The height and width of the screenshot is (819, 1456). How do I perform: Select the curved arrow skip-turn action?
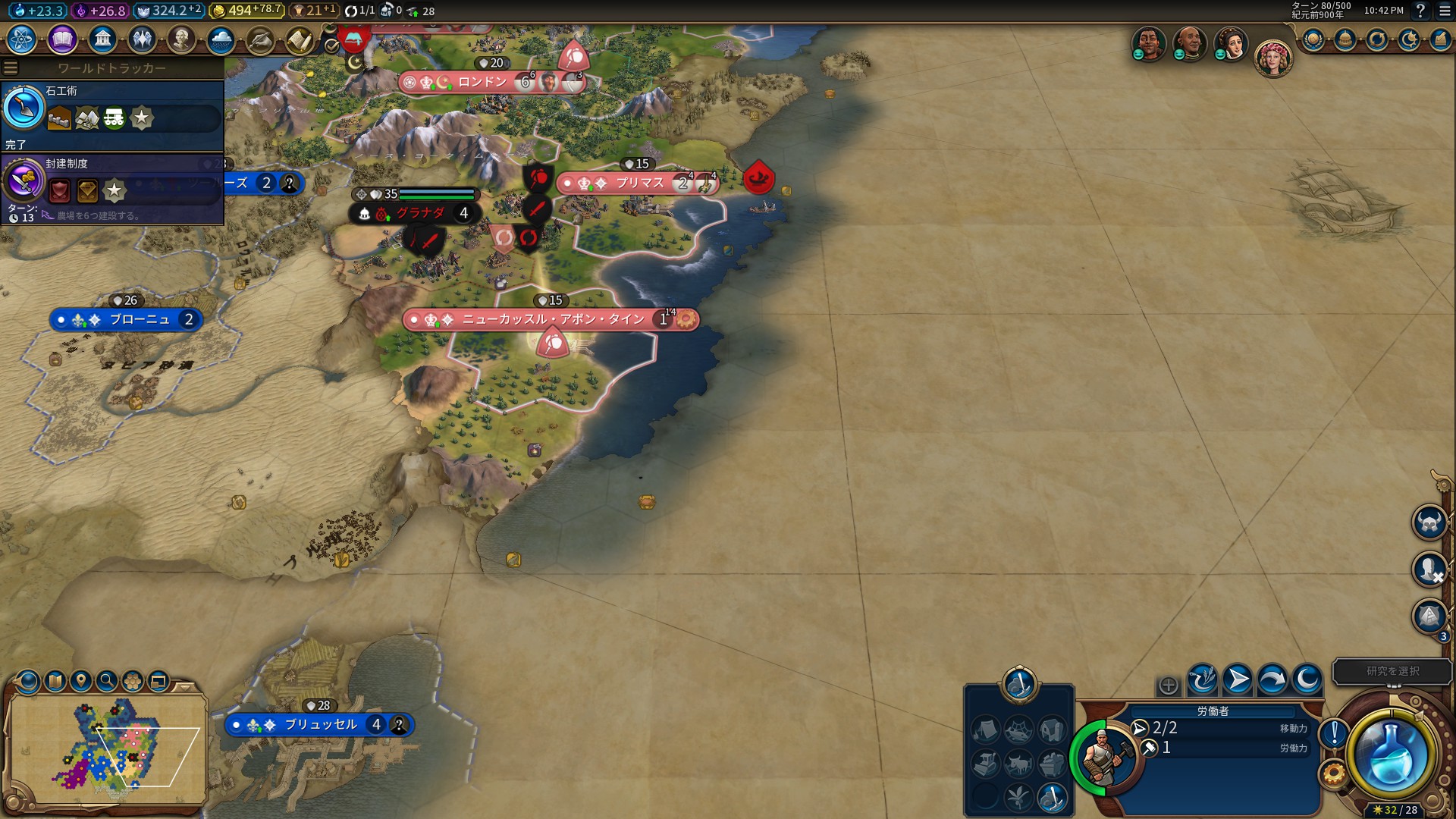pos(1272,680)
